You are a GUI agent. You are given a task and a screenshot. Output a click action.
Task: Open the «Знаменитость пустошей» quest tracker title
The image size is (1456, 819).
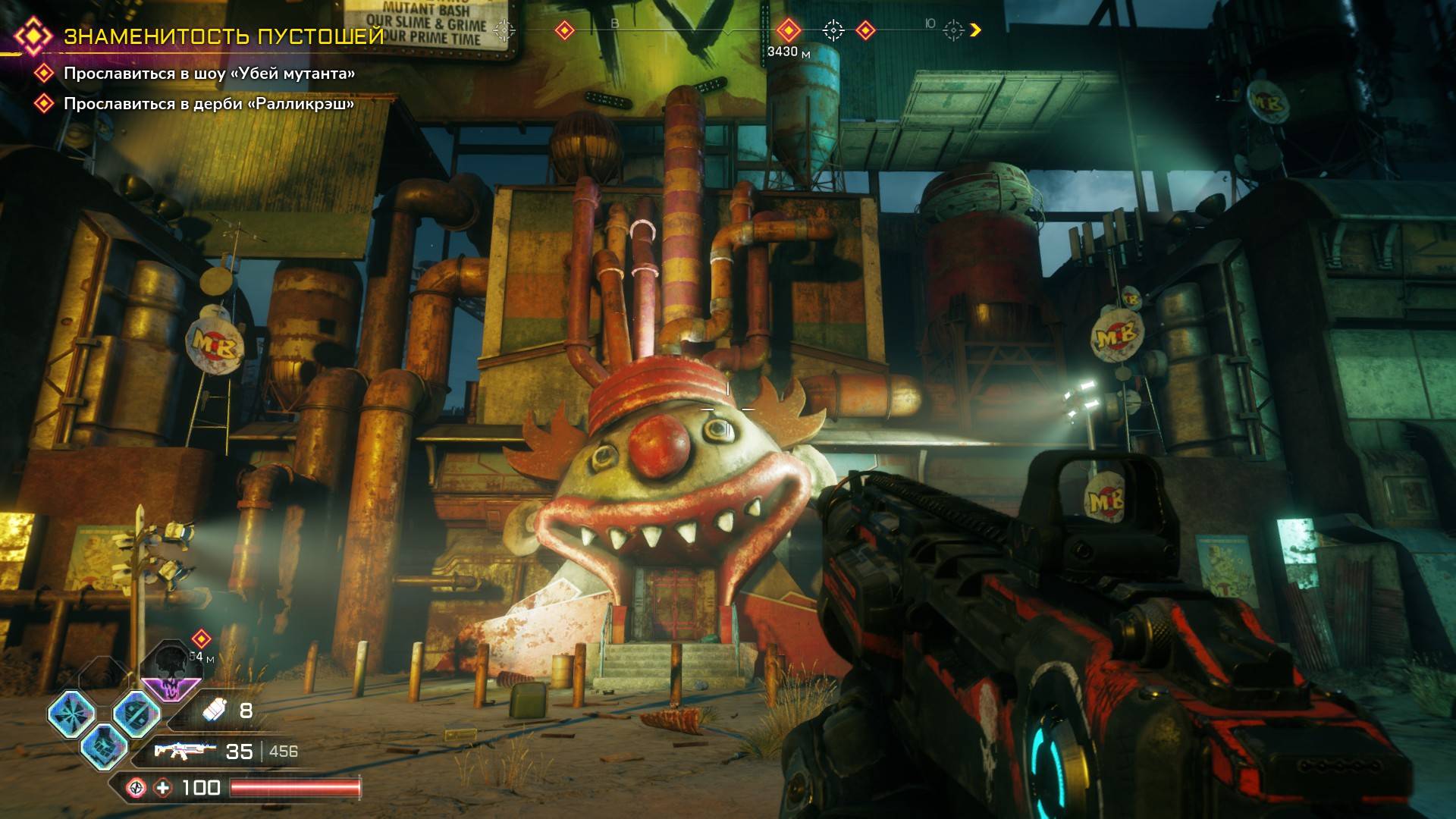pyautogui.click(x=224, y=36)
